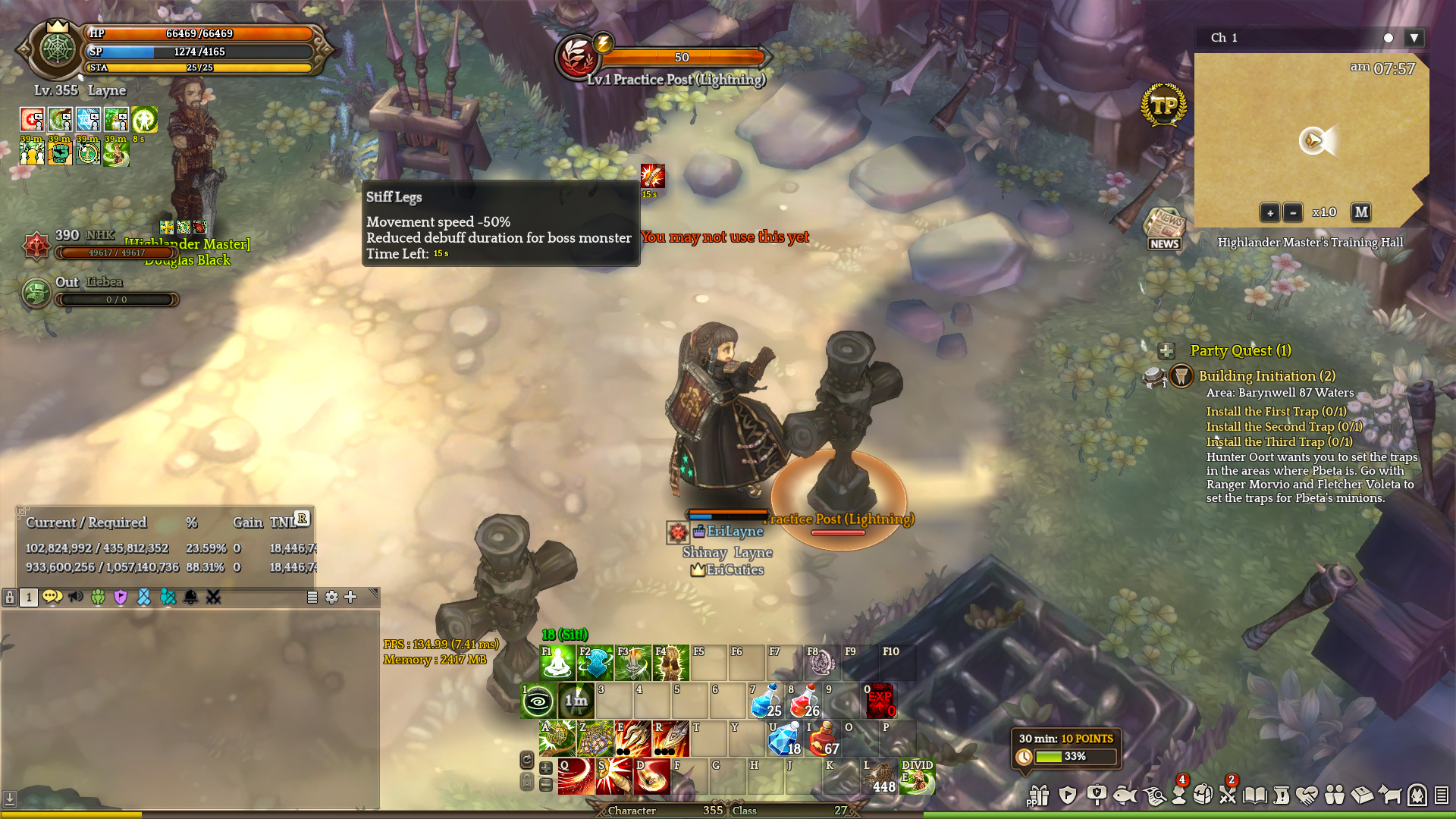Open the full map with M button
1456x819 pixels.
tap(1361, 212)
